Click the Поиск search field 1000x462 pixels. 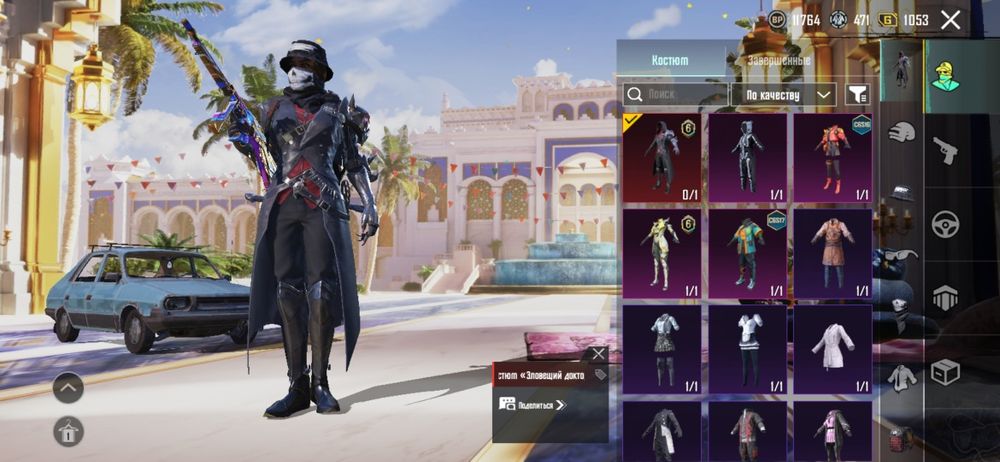[676, 94]
